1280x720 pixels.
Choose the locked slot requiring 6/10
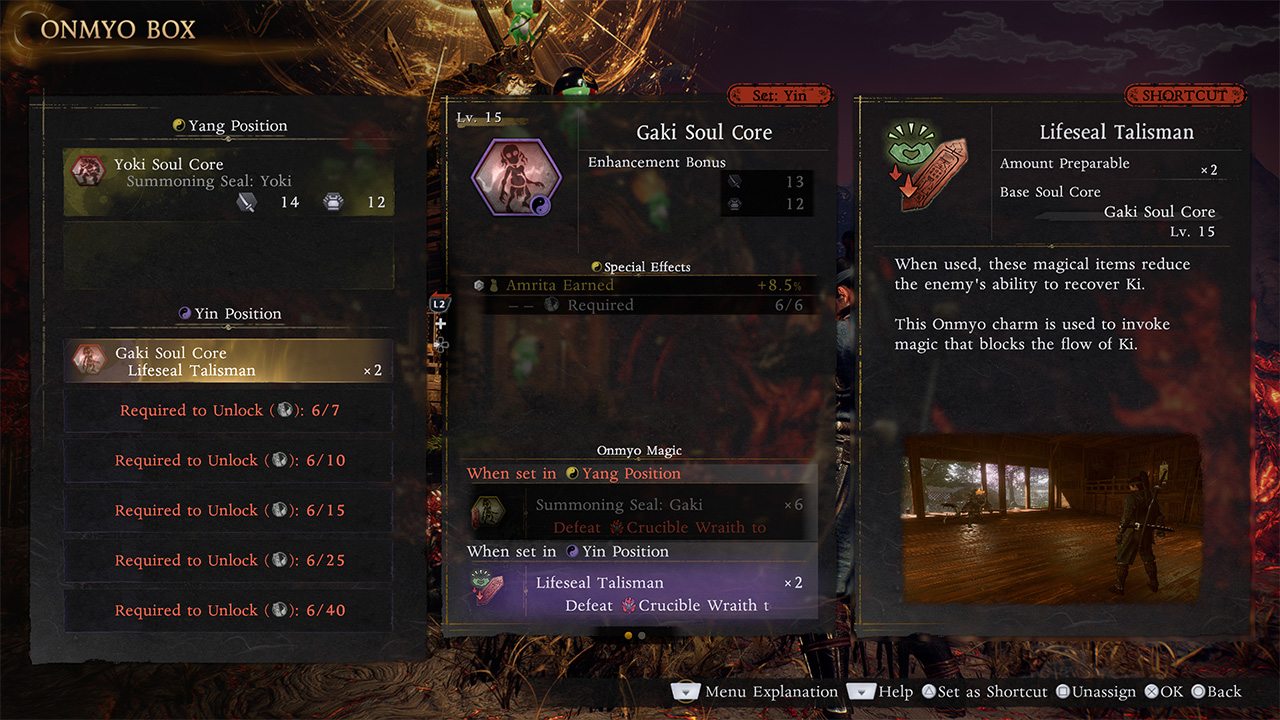(x=229, y=461)
